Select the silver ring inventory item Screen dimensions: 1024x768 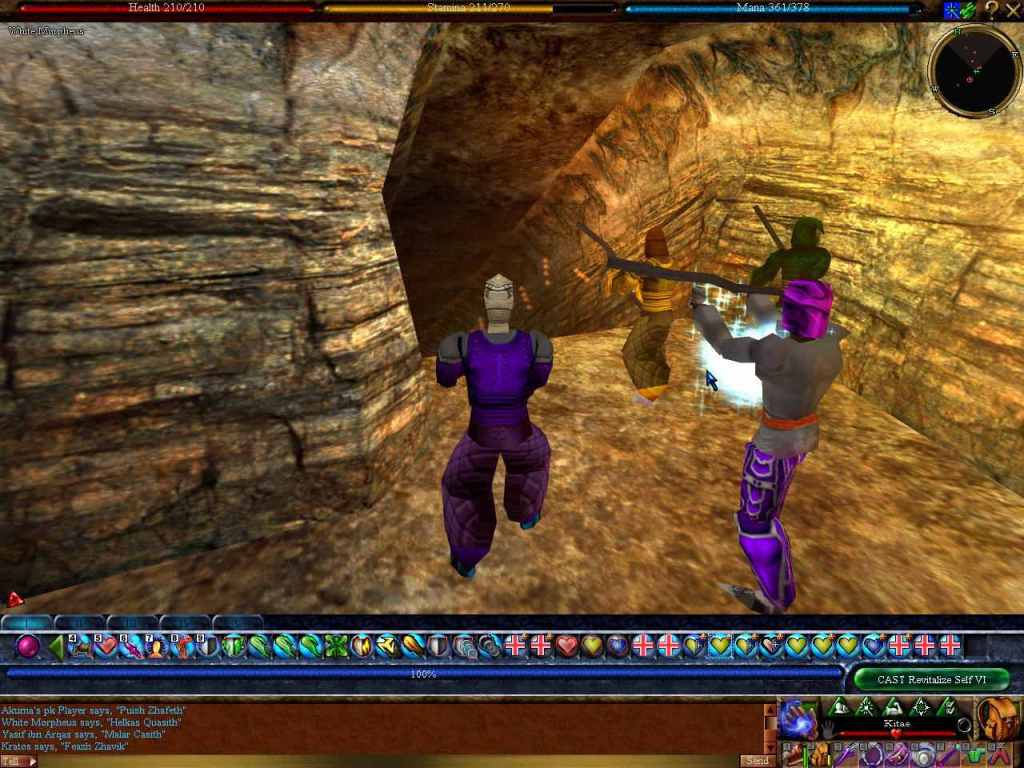[x=920, y=754]
